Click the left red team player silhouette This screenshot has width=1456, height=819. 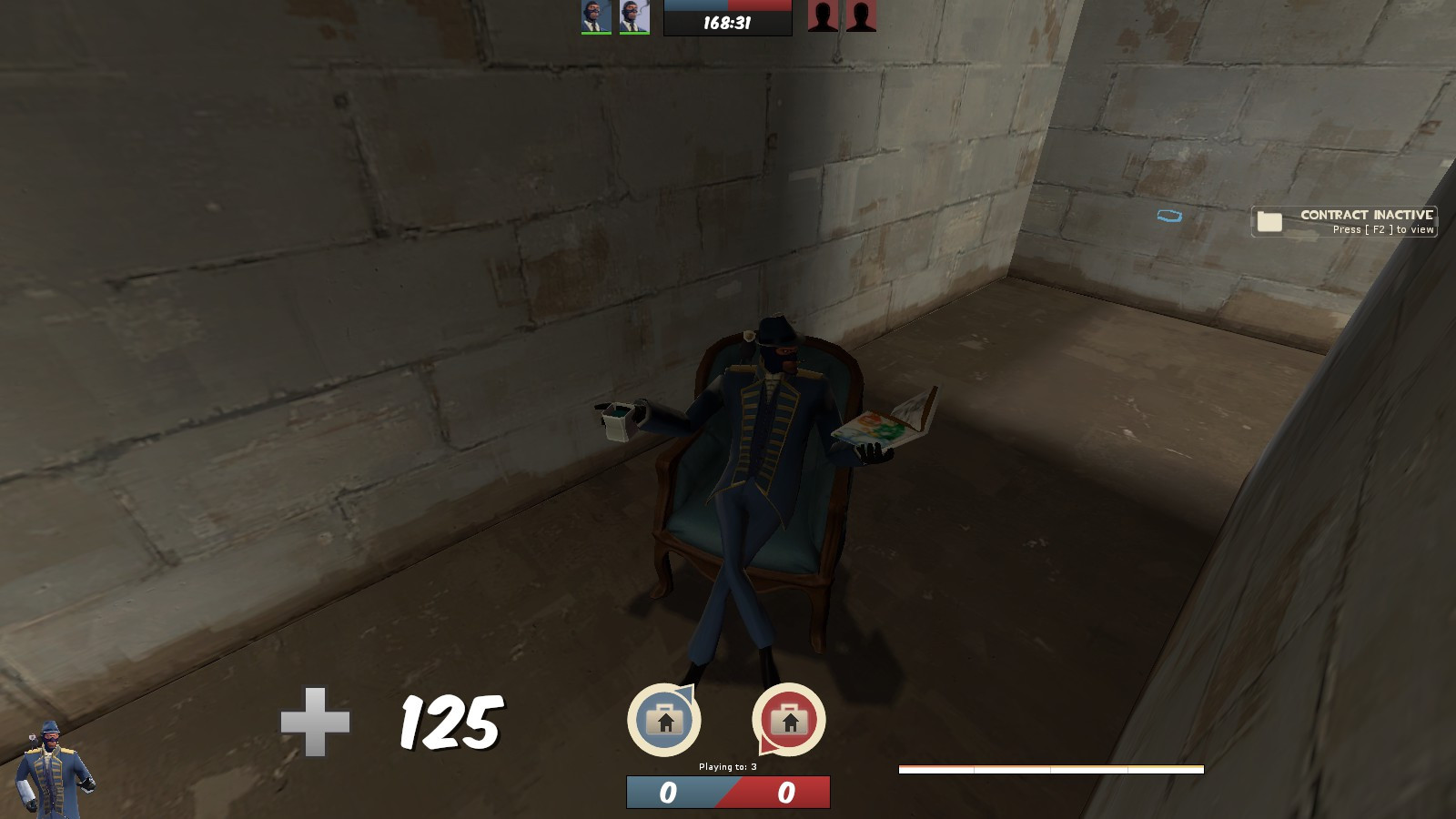click(x=822, y=17)
